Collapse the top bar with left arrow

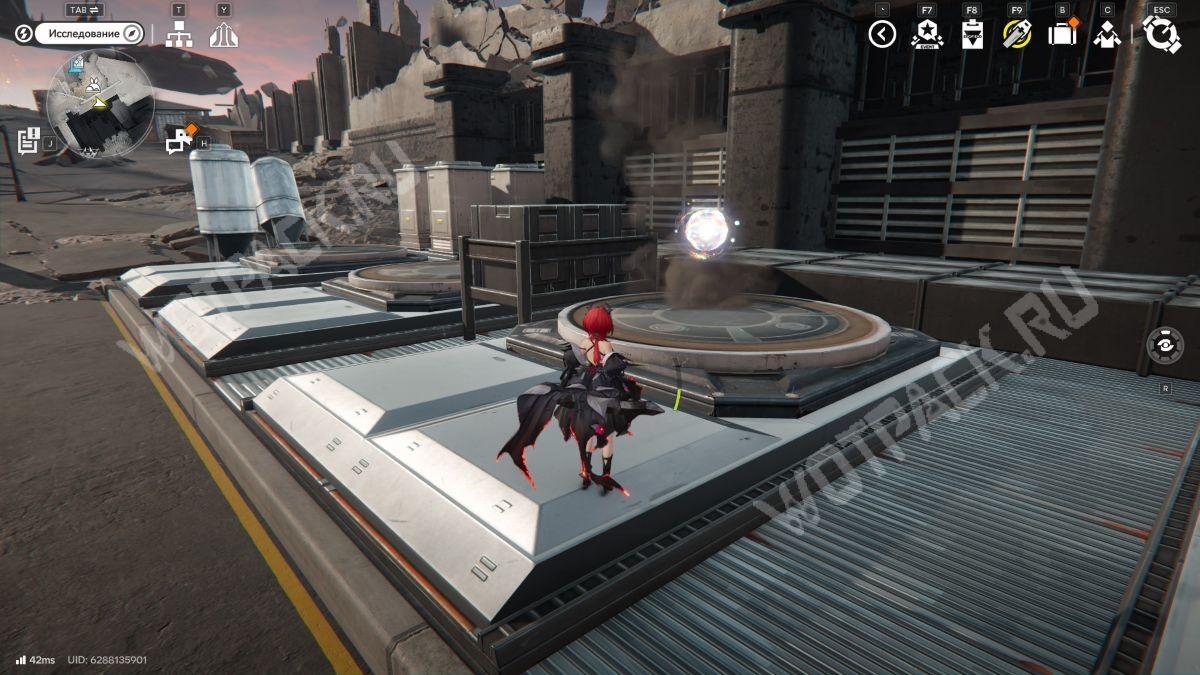coord(882,35)
